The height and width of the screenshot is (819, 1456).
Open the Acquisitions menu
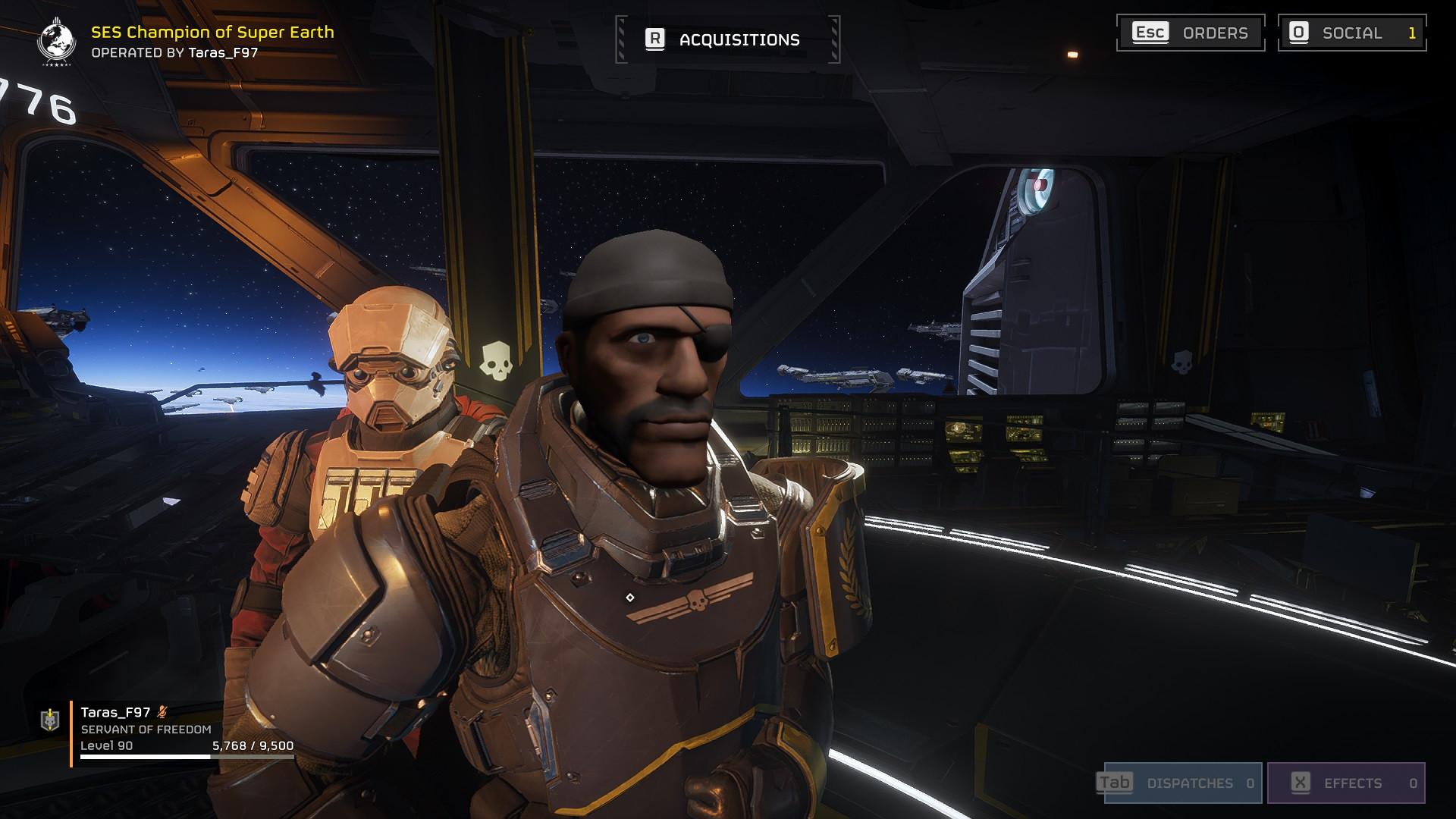[x=739, y=39]
